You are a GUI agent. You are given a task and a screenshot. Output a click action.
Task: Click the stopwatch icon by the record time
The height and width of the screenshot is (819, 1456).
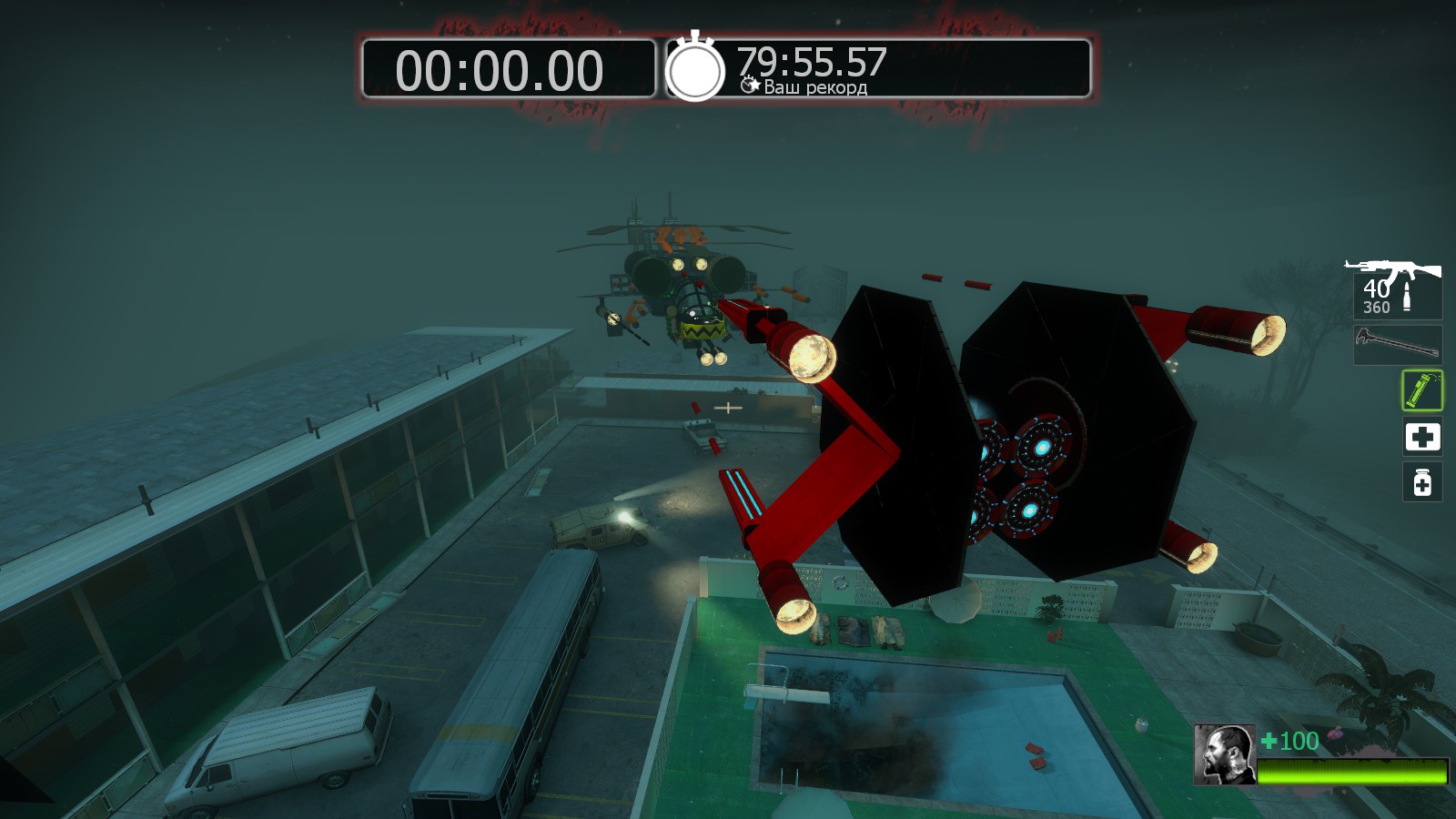click(695, 68)
